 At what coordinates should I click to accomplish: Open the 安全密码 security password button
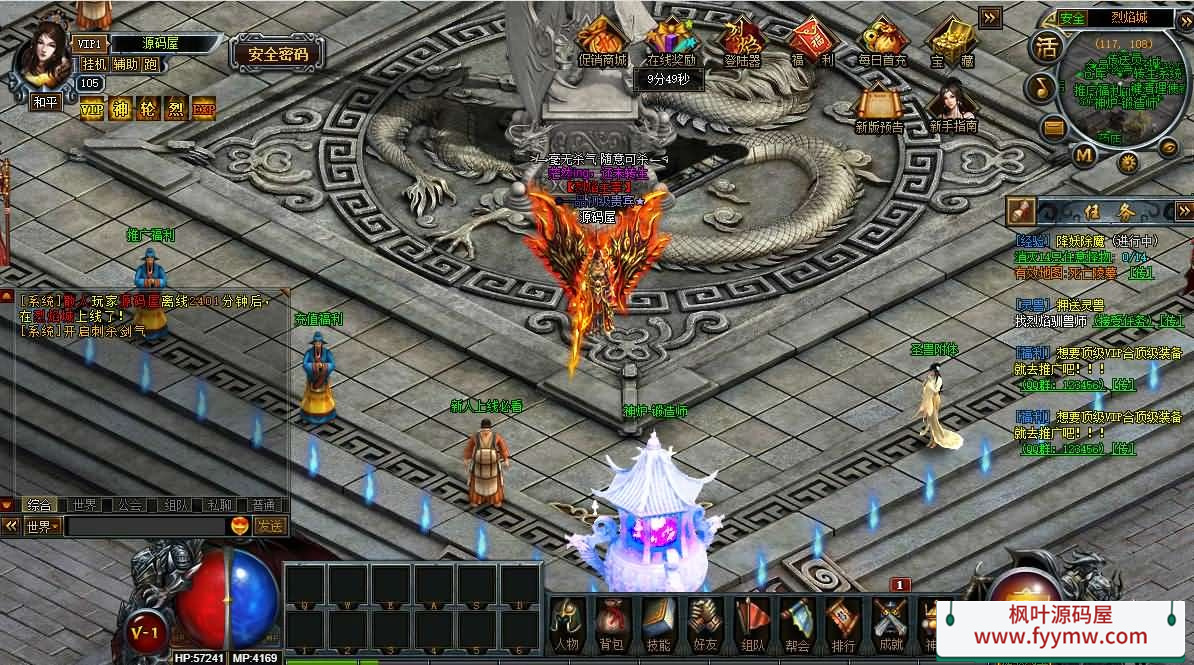(x=278, y=54)
